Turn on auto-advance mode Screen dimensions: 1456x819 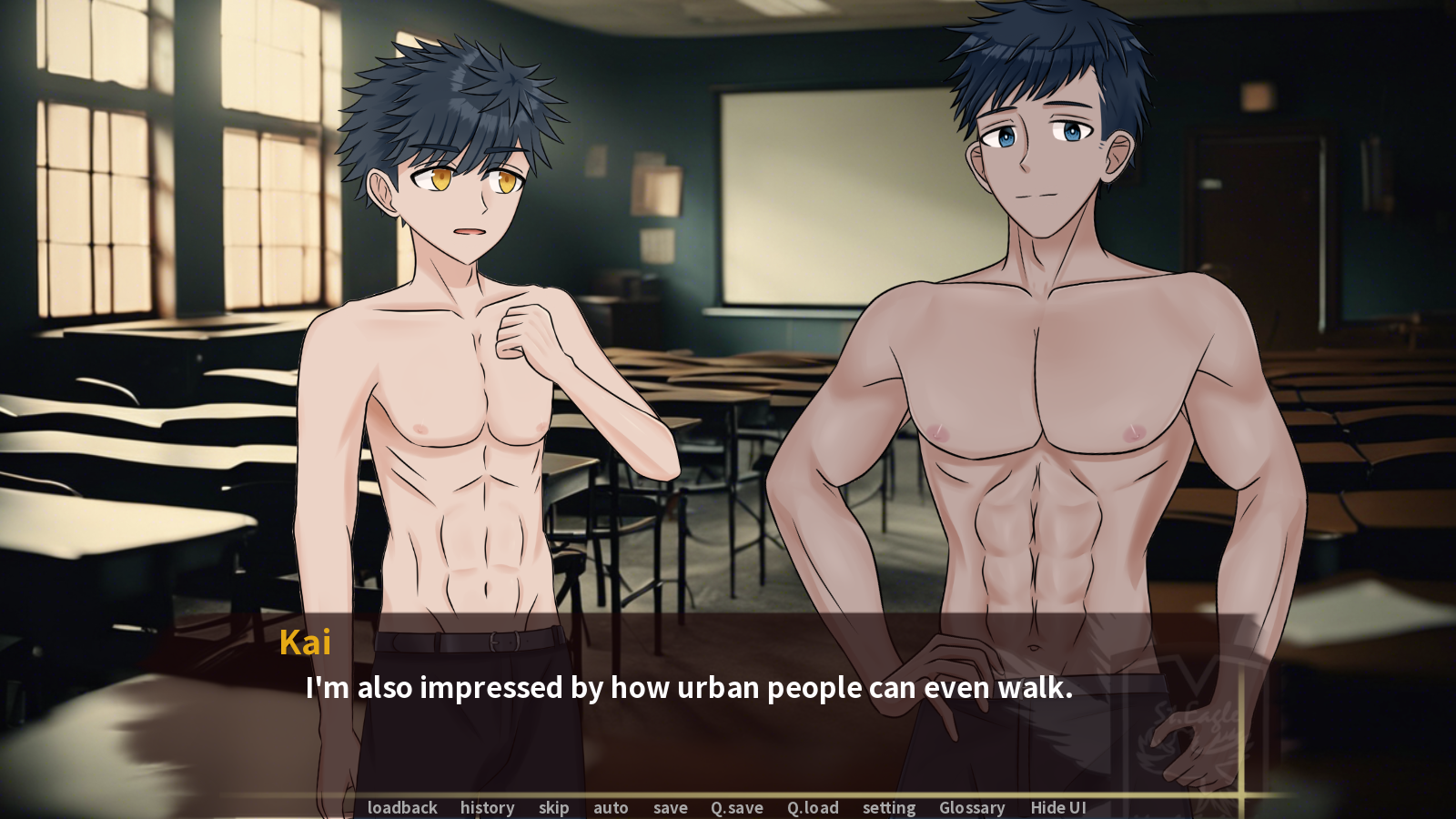click(x=611, y=807)
